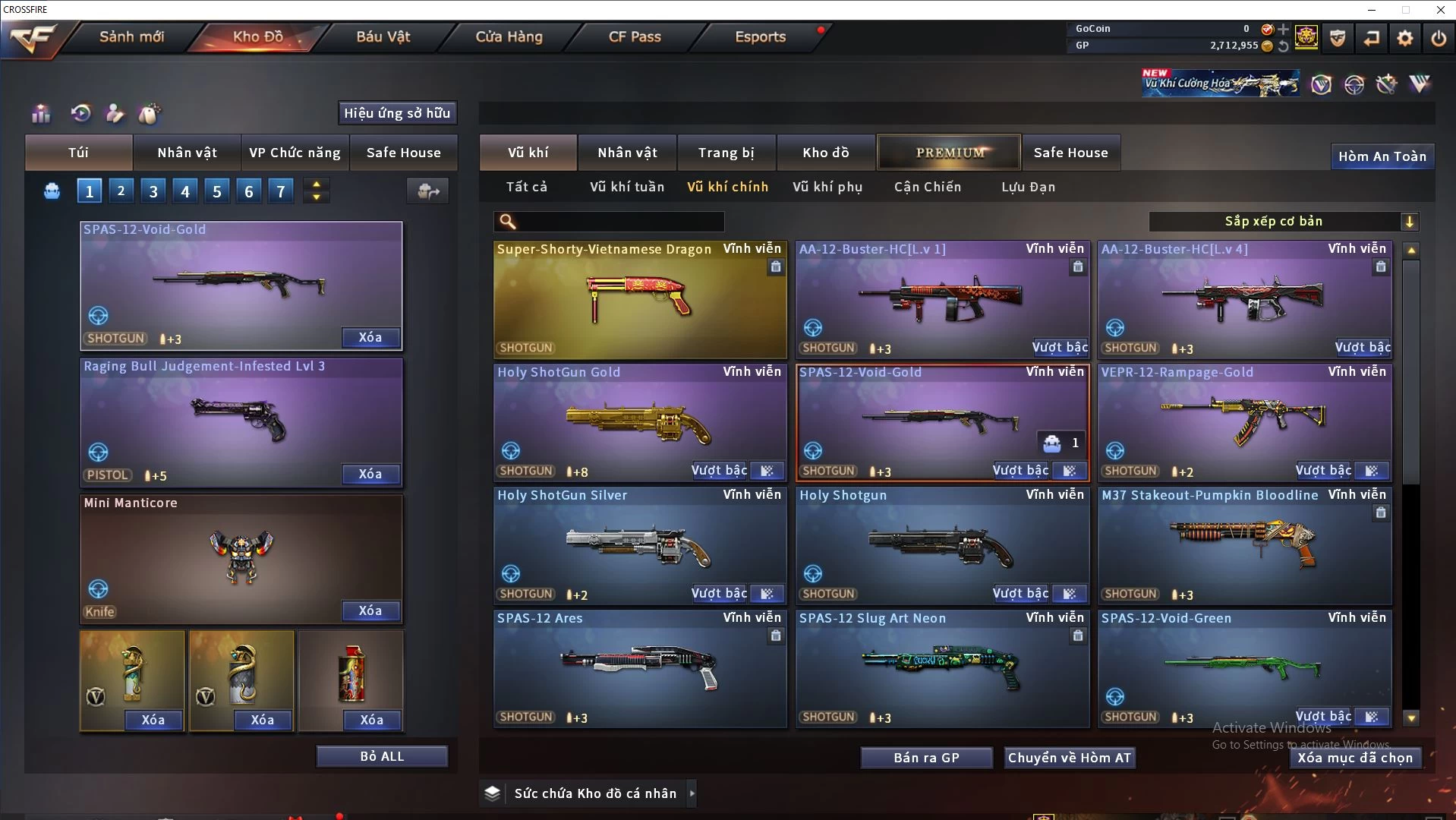The width and height of the screenshot is (1456, 820).
Task: Open the CF Pass menu
Action: [635, 36]
